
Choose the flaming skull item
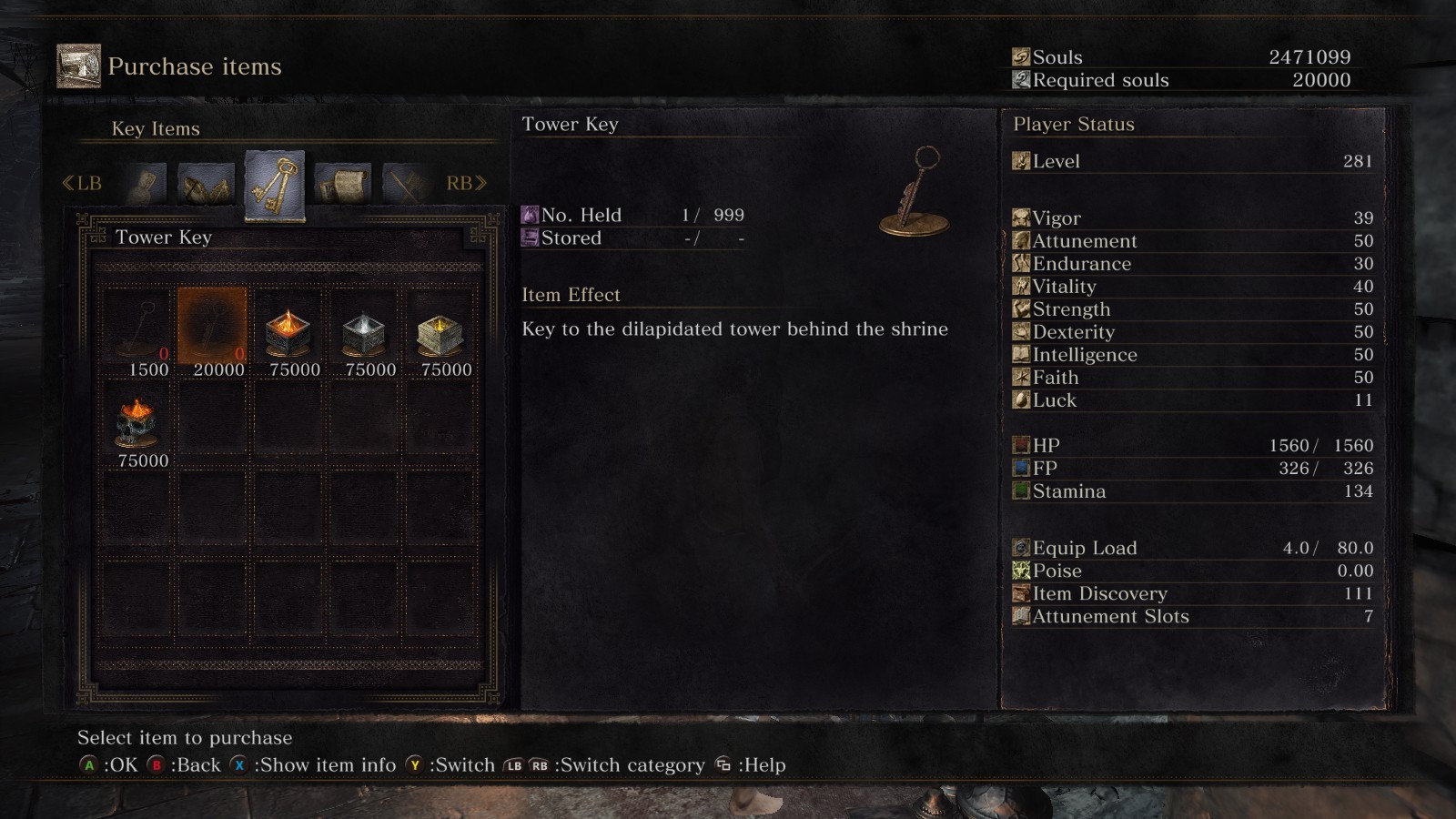pos(136,422)
